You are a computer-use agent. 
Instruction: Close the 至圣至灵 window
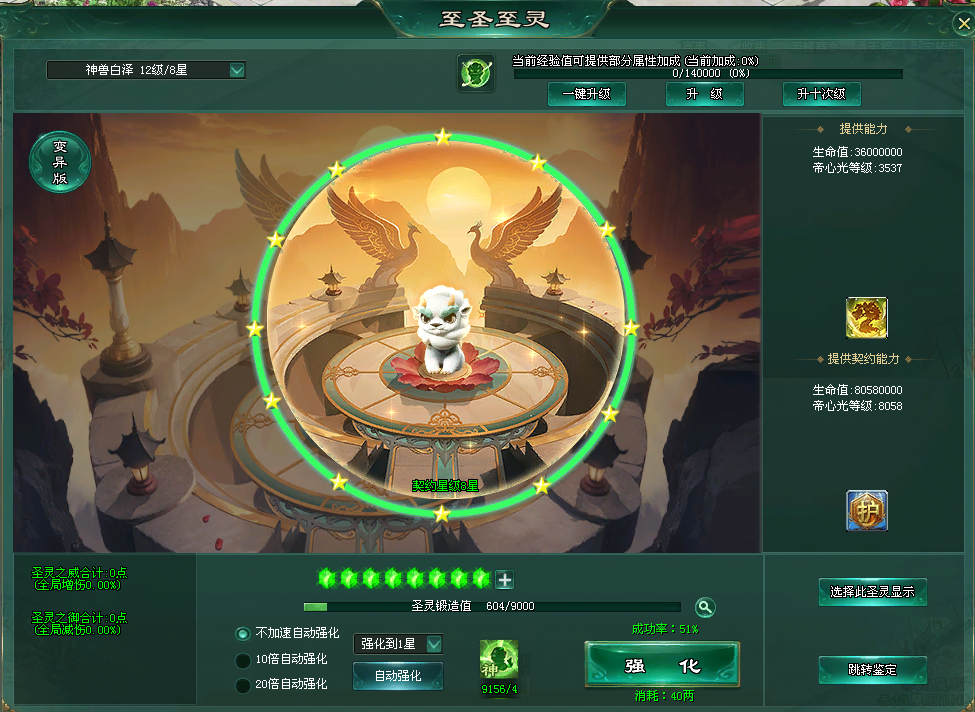coord(955,22)
